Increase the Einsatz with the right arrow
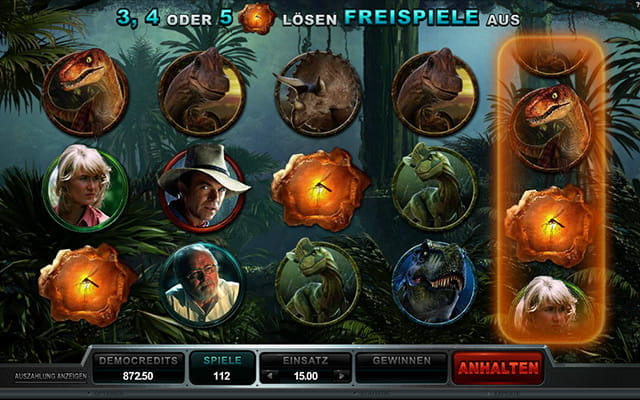Screen dimensions: 640x400 tap(342, 376)
